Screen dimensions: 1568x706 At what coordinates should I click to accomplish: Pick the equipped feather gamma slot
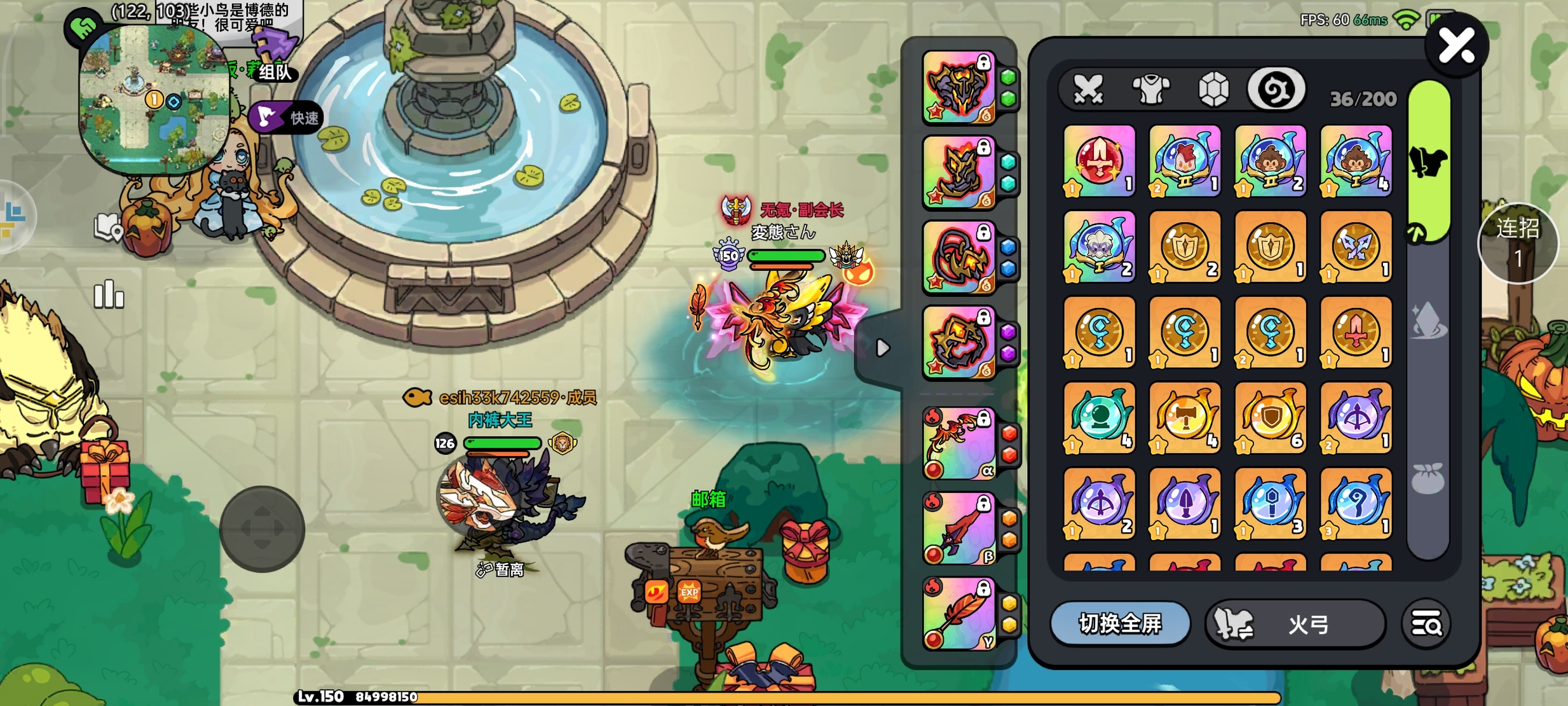pos(959,614)
